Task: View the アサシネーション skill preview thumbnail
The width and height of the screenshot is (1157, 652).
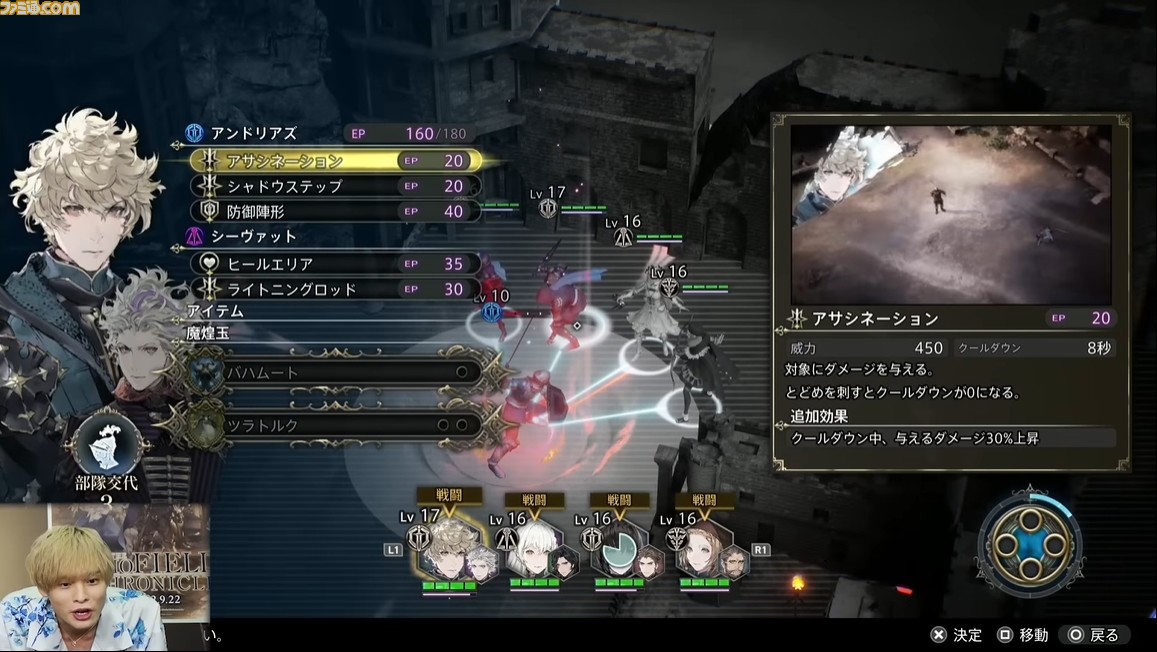Action: click(x=951, y=214)
